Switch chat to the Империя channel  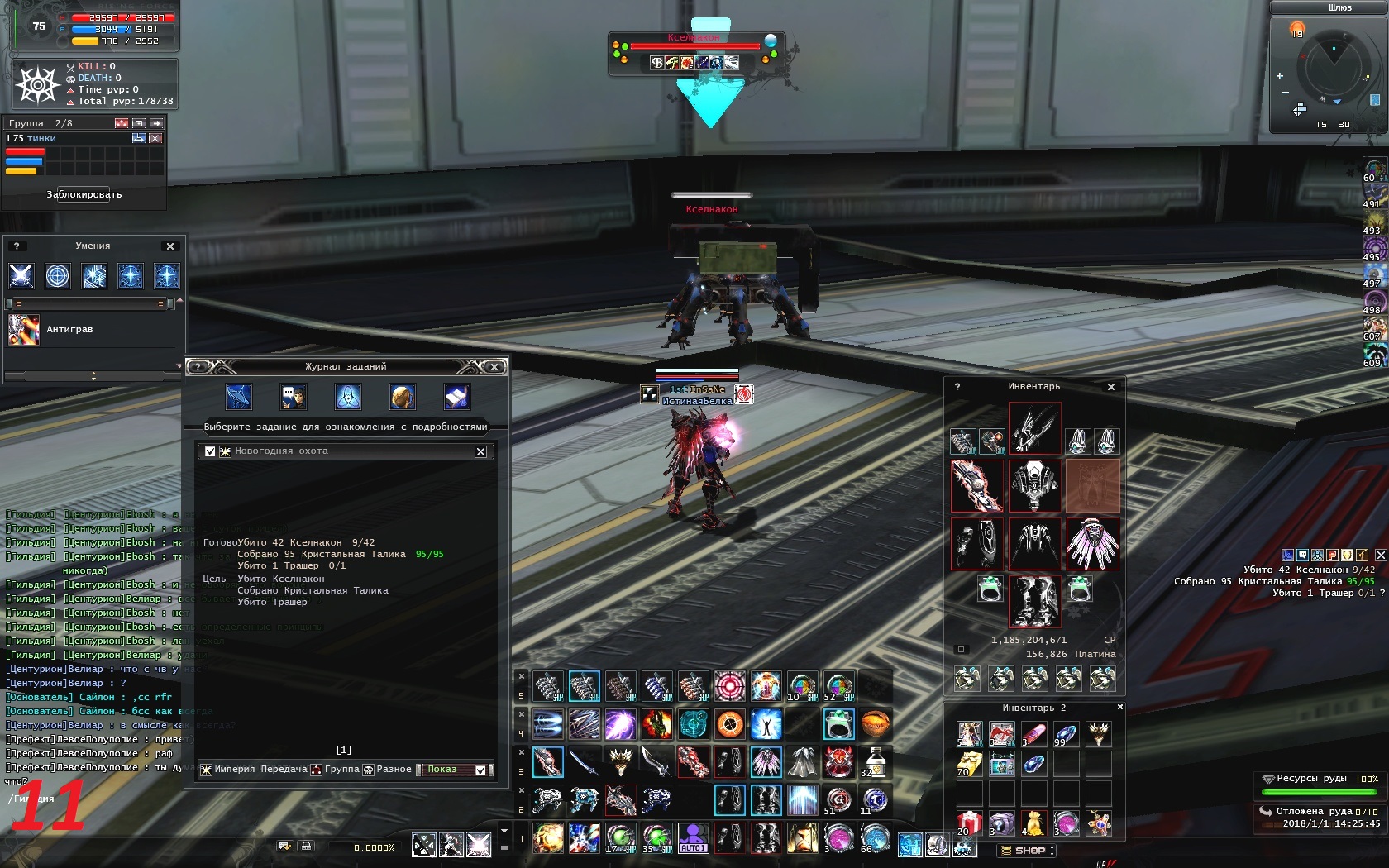pyautogui.click(x=234, y=770)
